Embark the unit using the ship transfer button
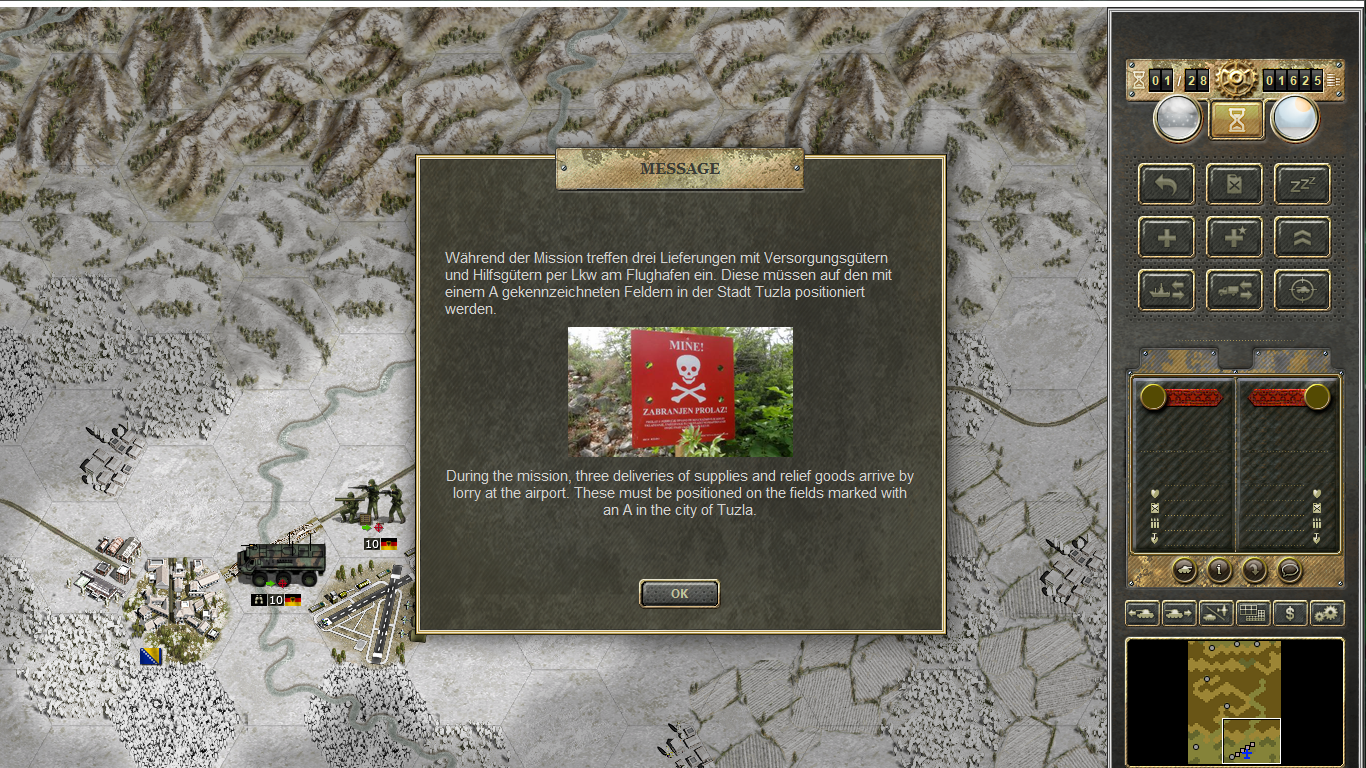Viewport: 1366px width, 768px height. point(1166,291)
